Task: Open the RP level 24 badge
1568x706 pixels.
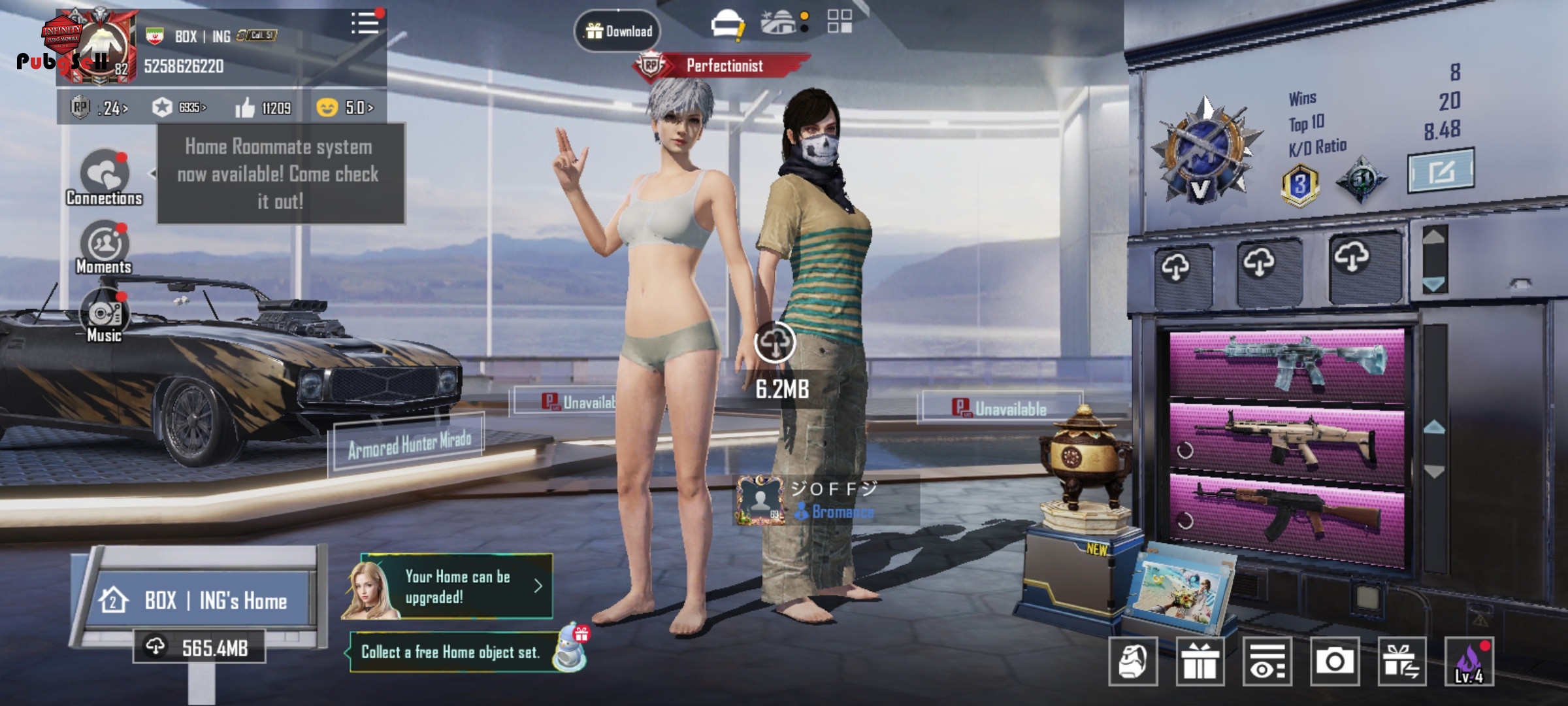Action: coord(99,107)
